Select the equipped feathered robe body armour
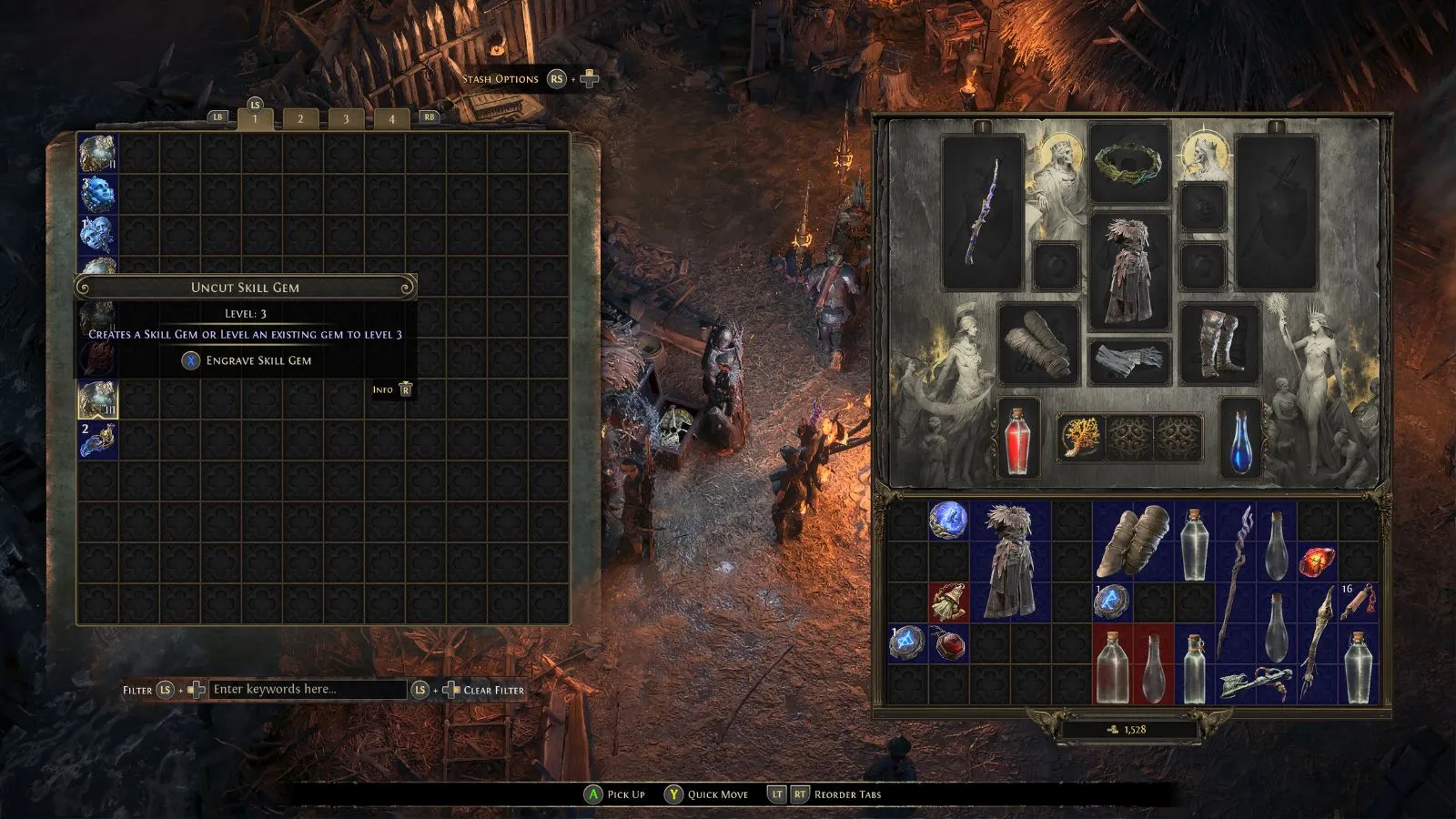This screenshot has height=819, width=1456. click(1129, 270)
